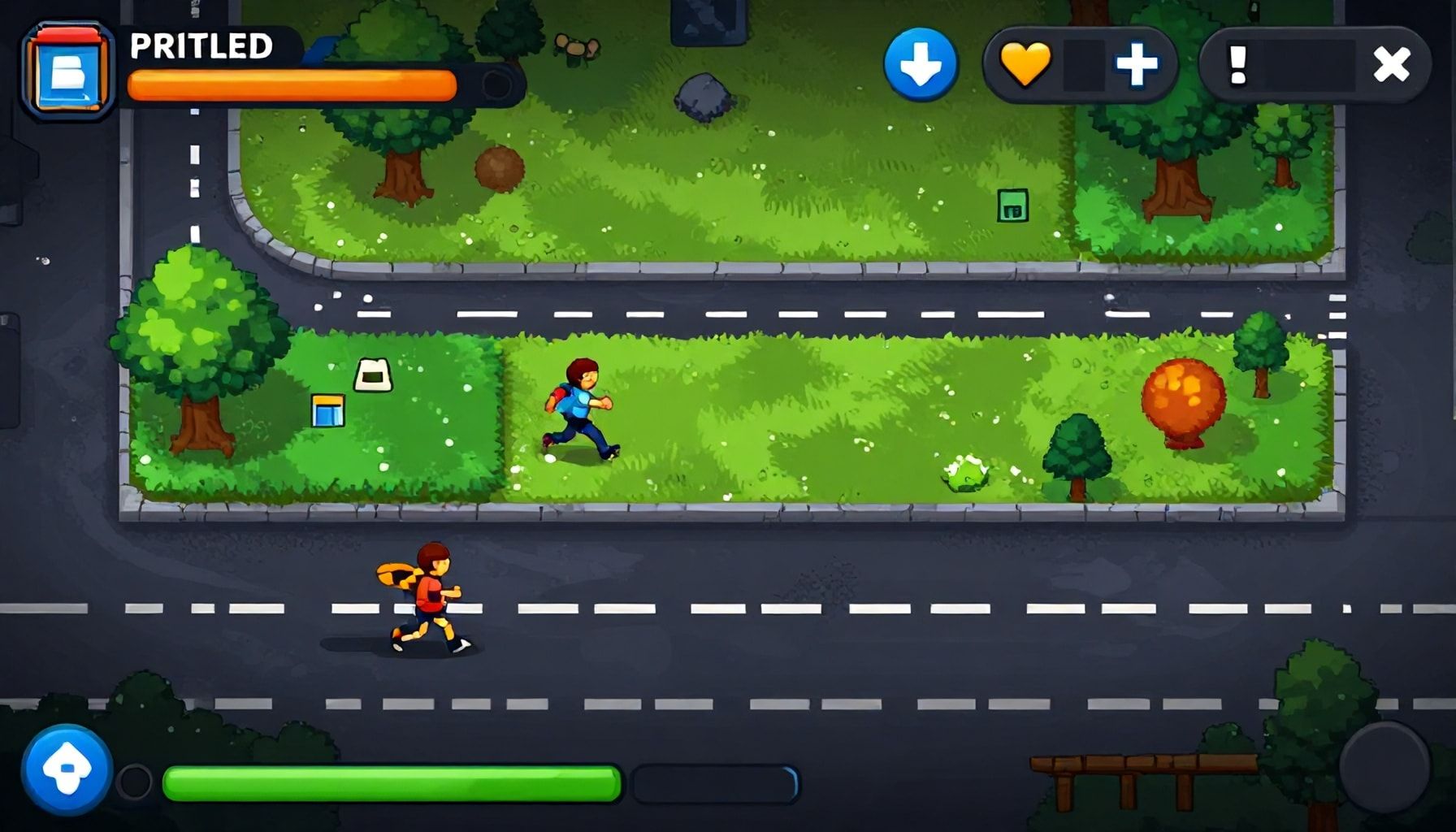Pick up the milk carton item on grass
The image size is (1456, 832).
tap(374, 374)
